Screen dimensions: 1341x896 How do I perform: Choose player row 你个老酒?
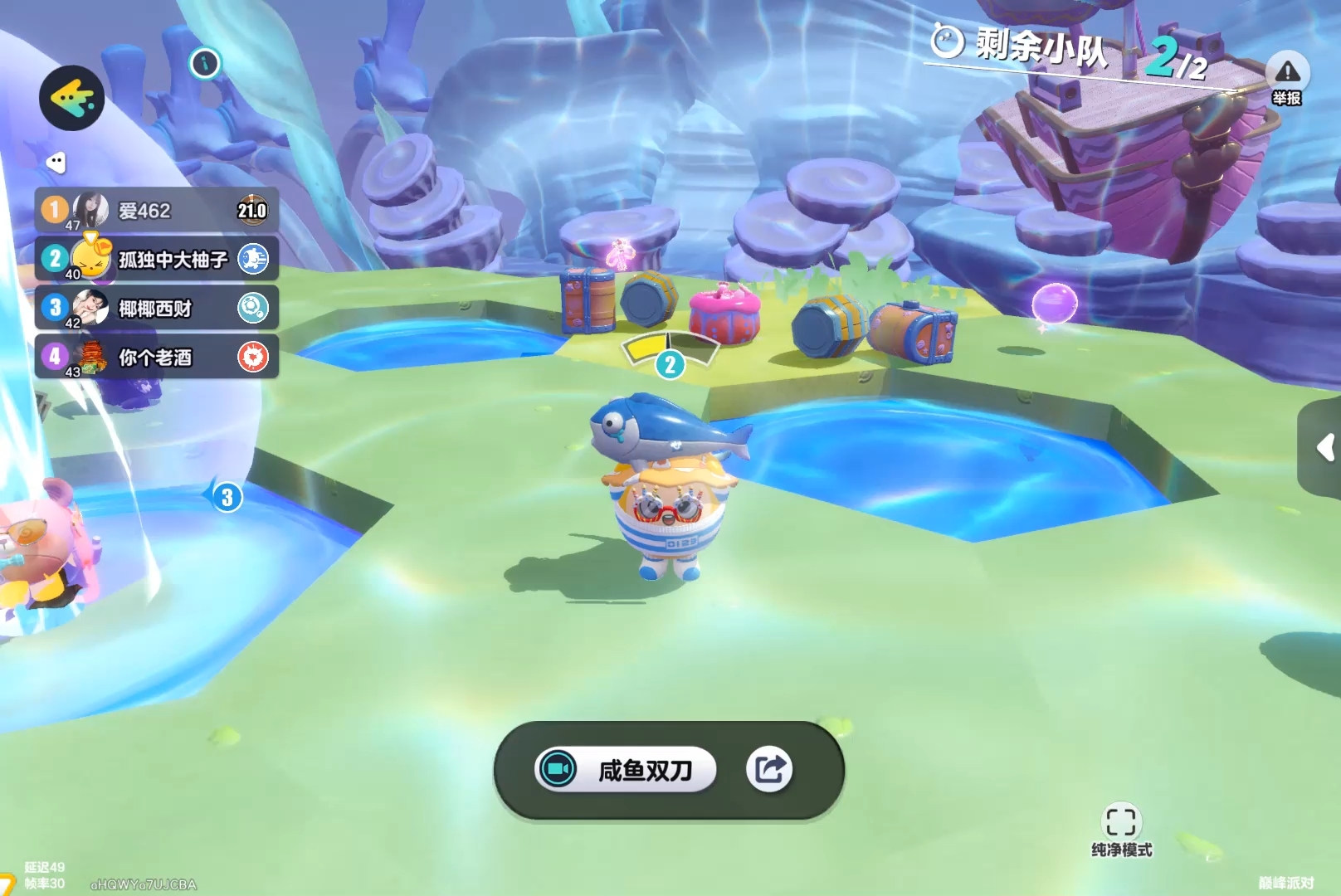click(156, 357)
